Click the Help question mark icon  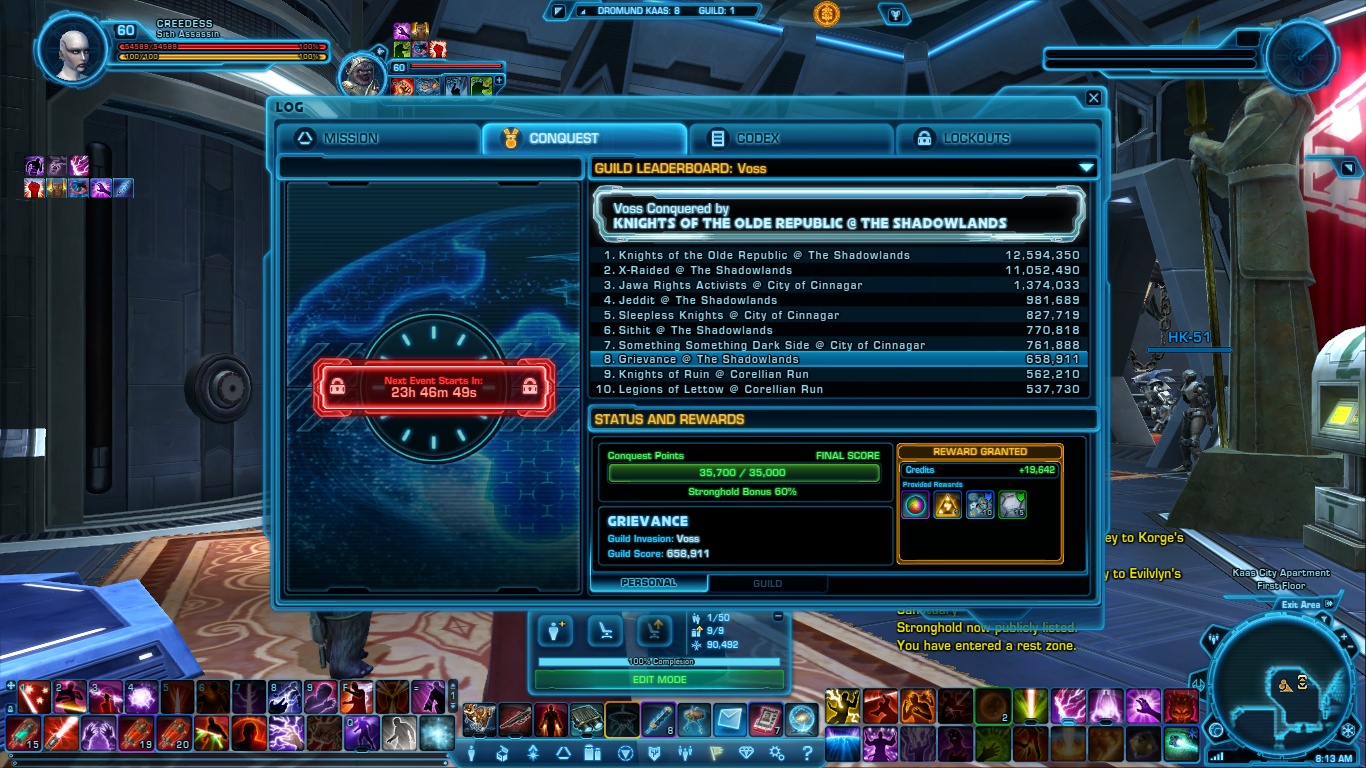(808, 755)
